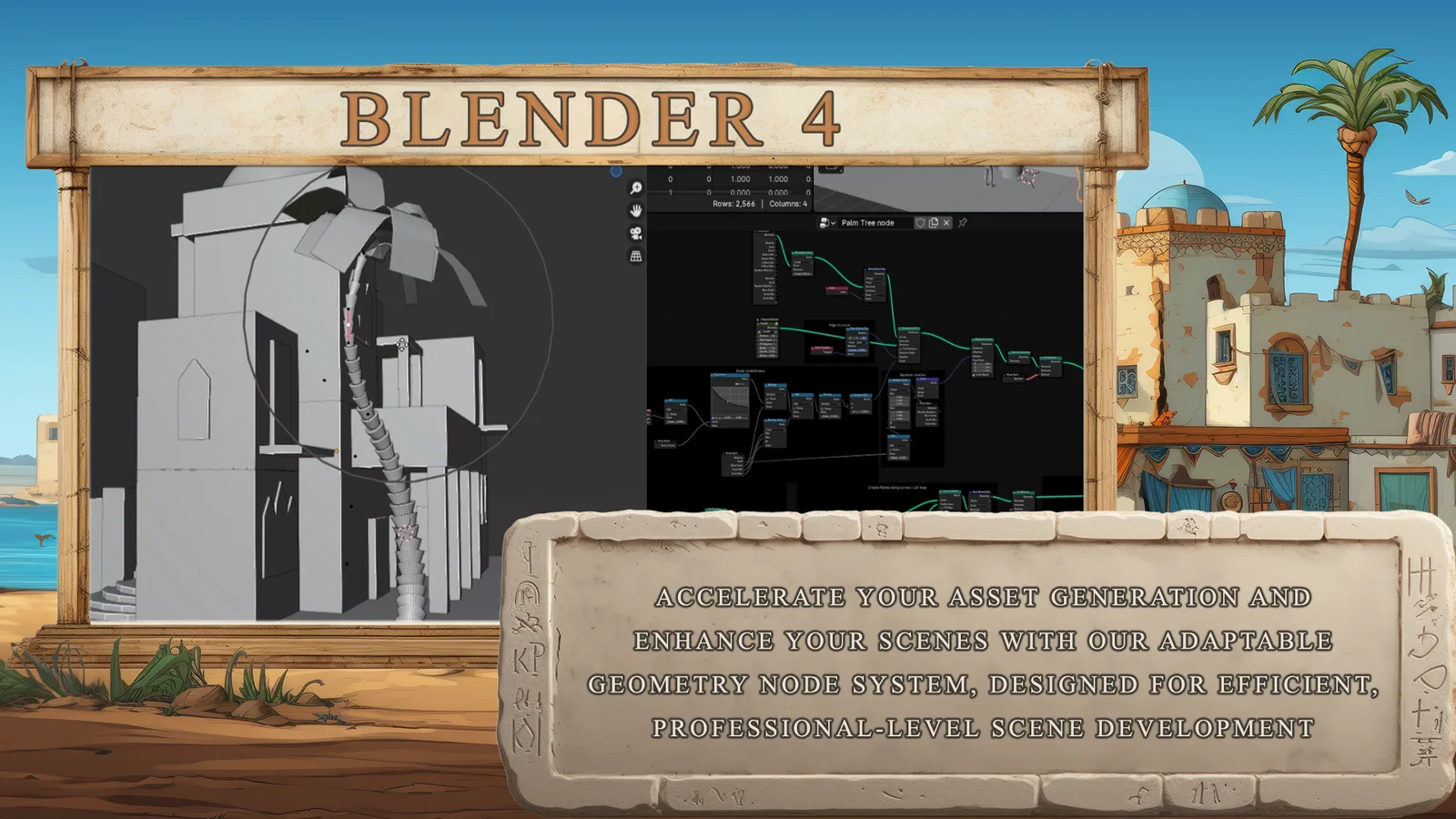The image size is (1456, 819).
Task: Collapse the Resample Curve node header
Action: point(793,253)
